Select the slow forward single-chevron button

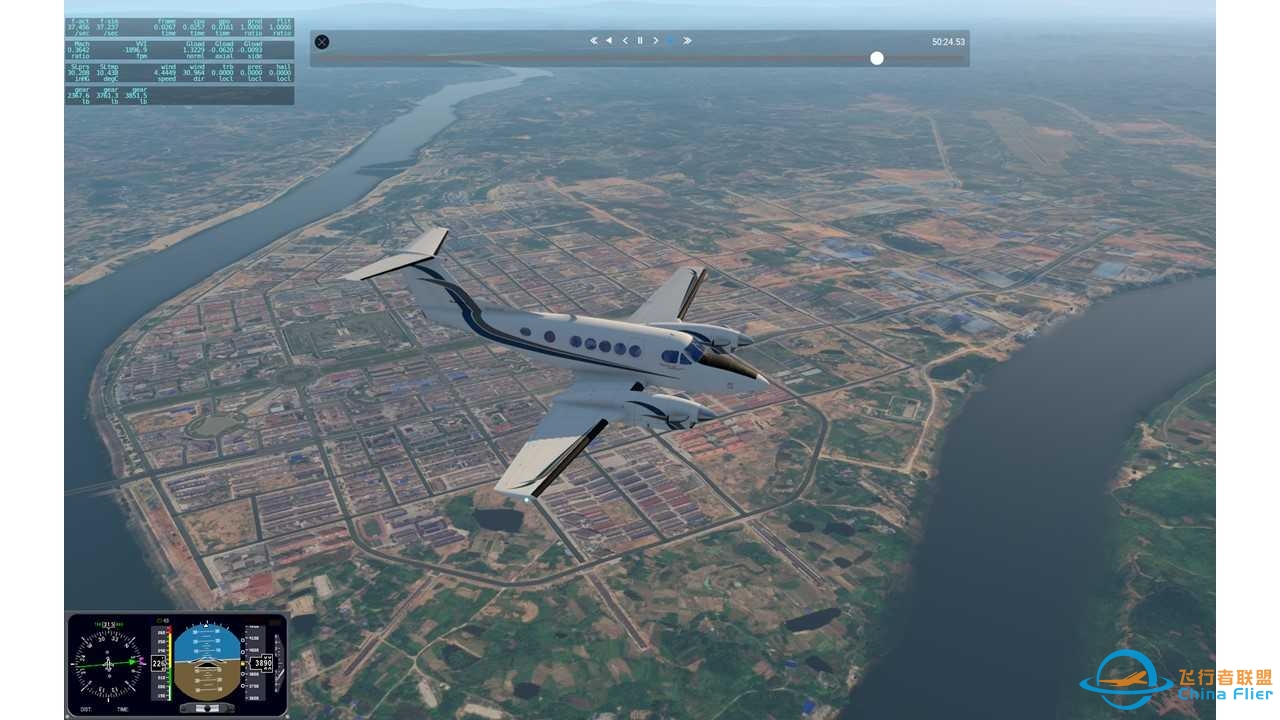(656, 41)
